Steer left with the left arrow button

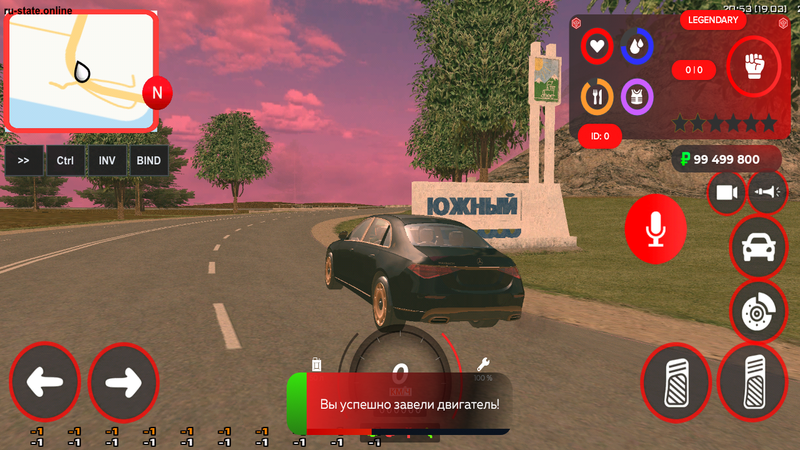click(x=44, y=382)
